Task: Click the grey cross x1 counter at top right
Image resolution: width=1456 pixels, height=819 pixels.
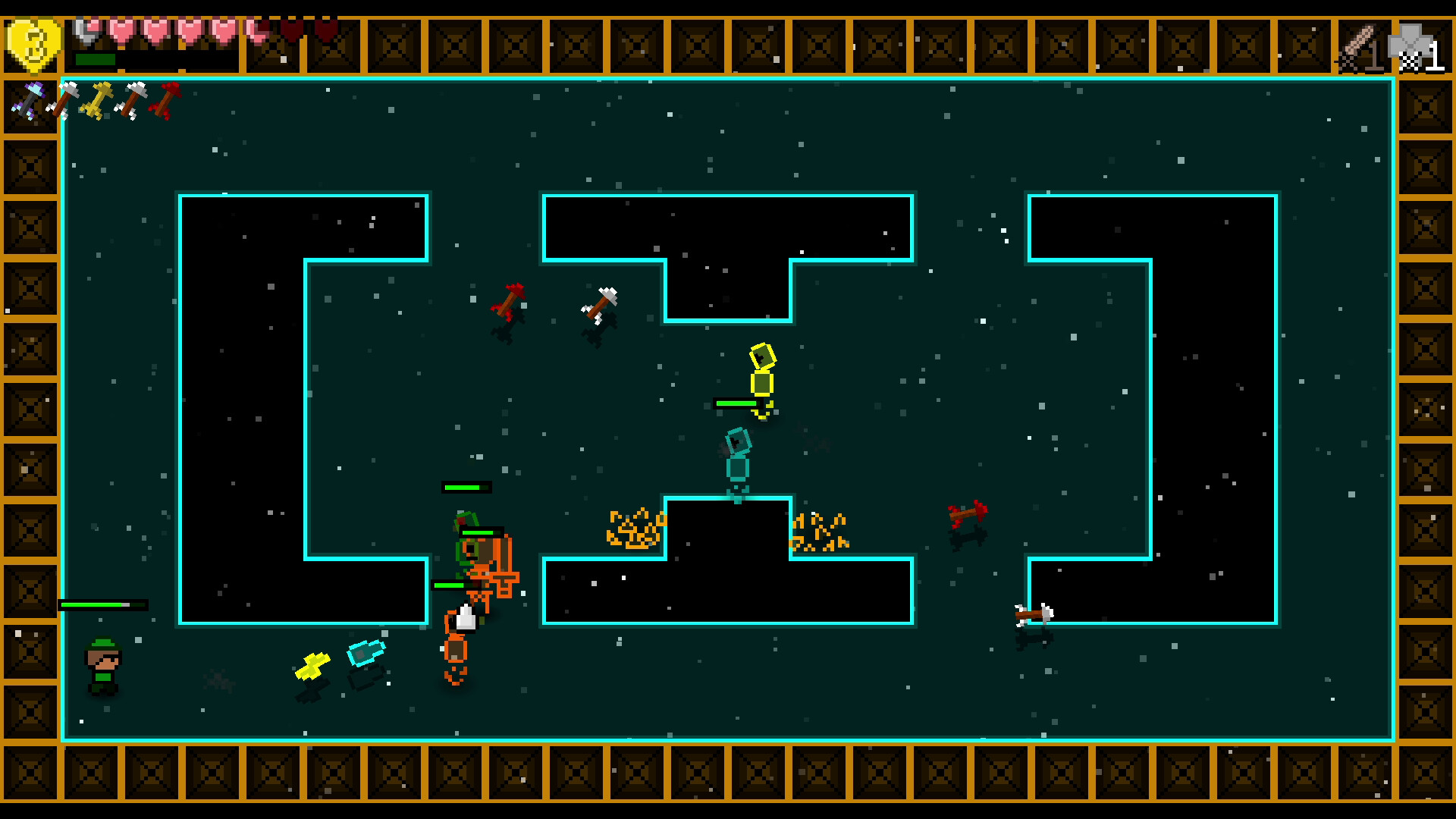Action: [x=1423, y=47]
